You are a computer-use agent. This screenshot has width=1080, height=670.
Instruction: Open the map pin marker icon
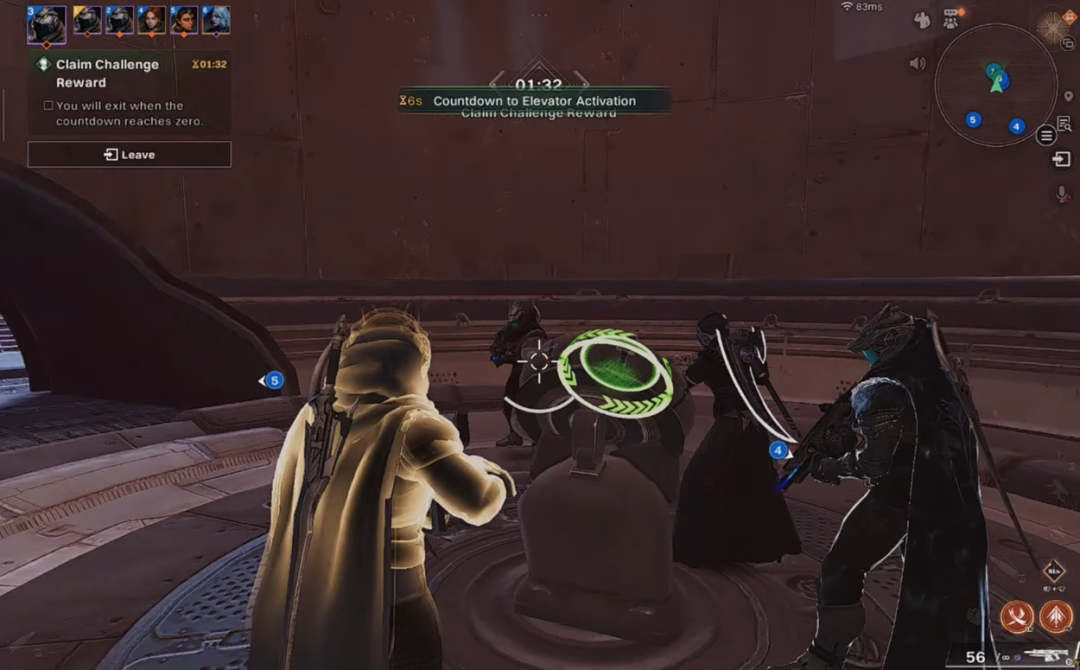[1068, 96]
